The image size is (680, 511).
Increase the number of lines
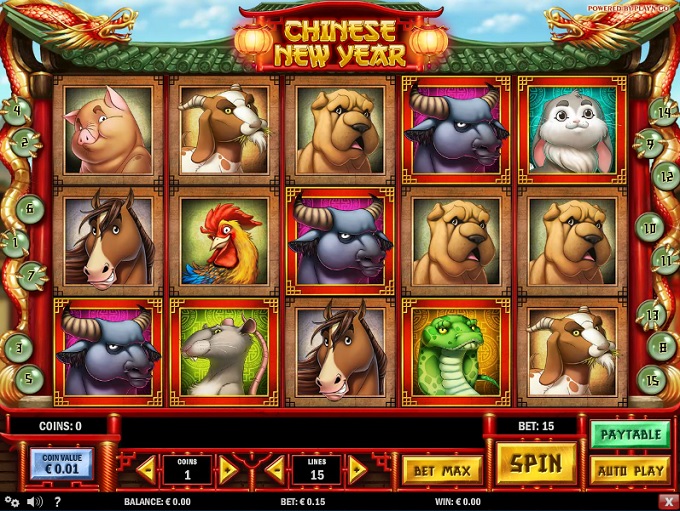pyautogui.click(x=358, y=469)
